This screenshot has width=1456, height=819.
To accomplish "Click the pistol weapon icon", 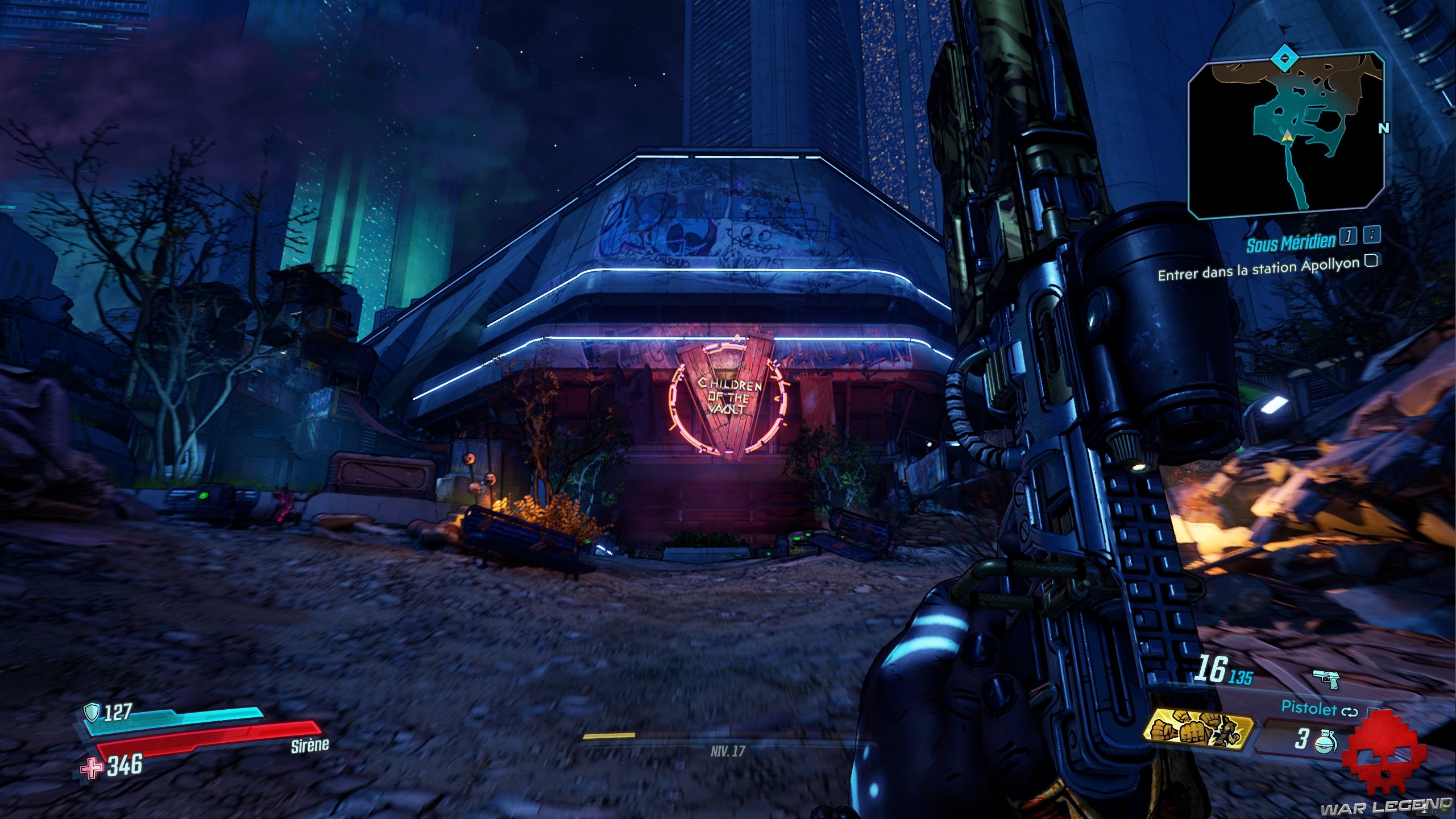I will click(x=1326, y=678).
